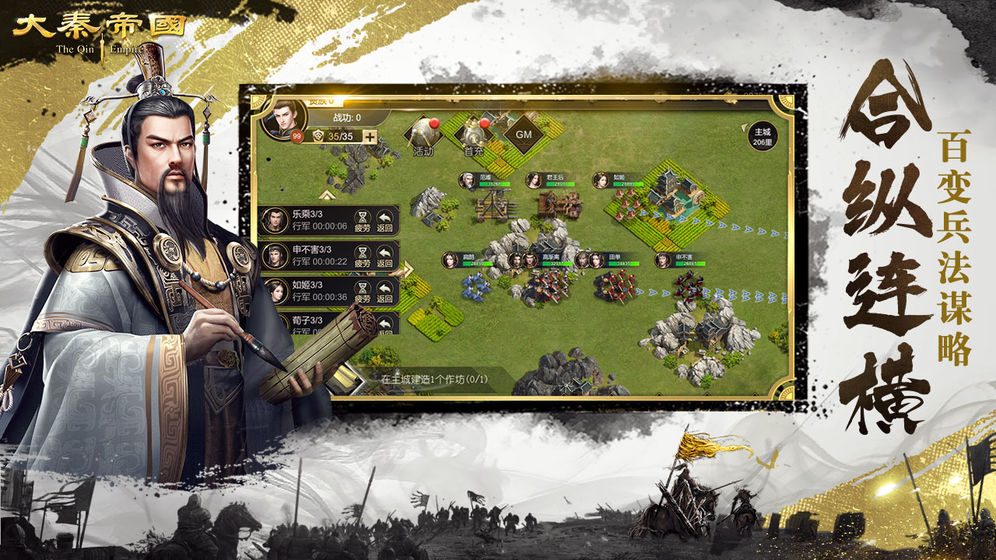Click 疲劳 hourglass for 申不害's army
This screenshot has width=996, height=560.
(x=363, y=257)
